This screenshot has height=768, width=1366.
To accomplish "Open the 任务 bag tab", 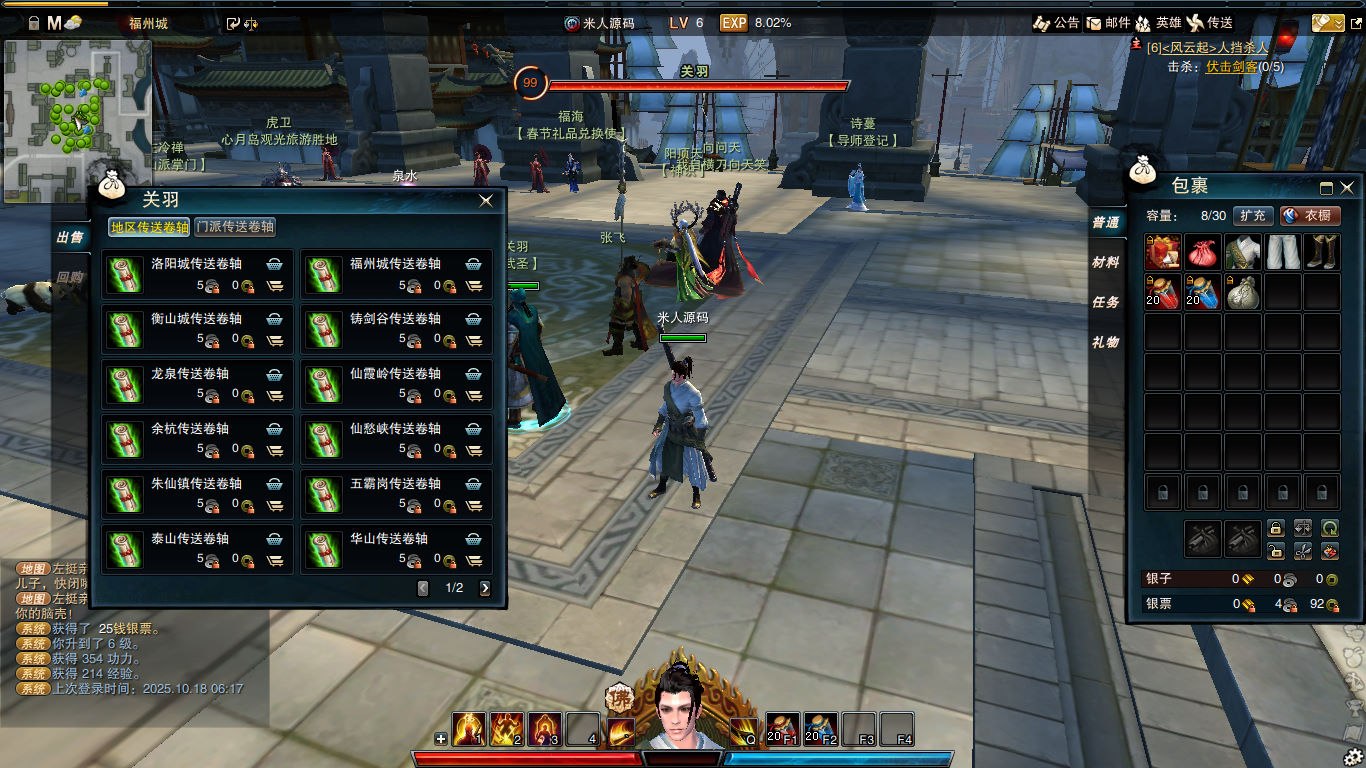I will [1105, 302].
